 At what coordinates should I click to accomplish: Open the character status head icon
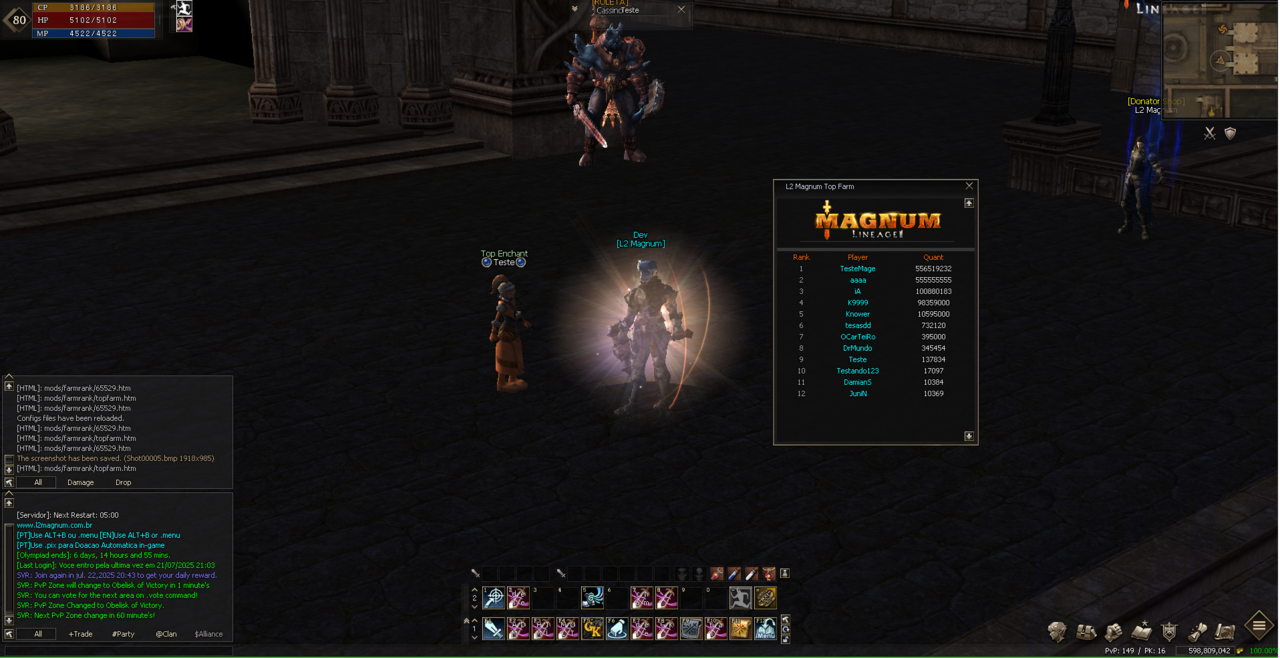click(1057, 631)
